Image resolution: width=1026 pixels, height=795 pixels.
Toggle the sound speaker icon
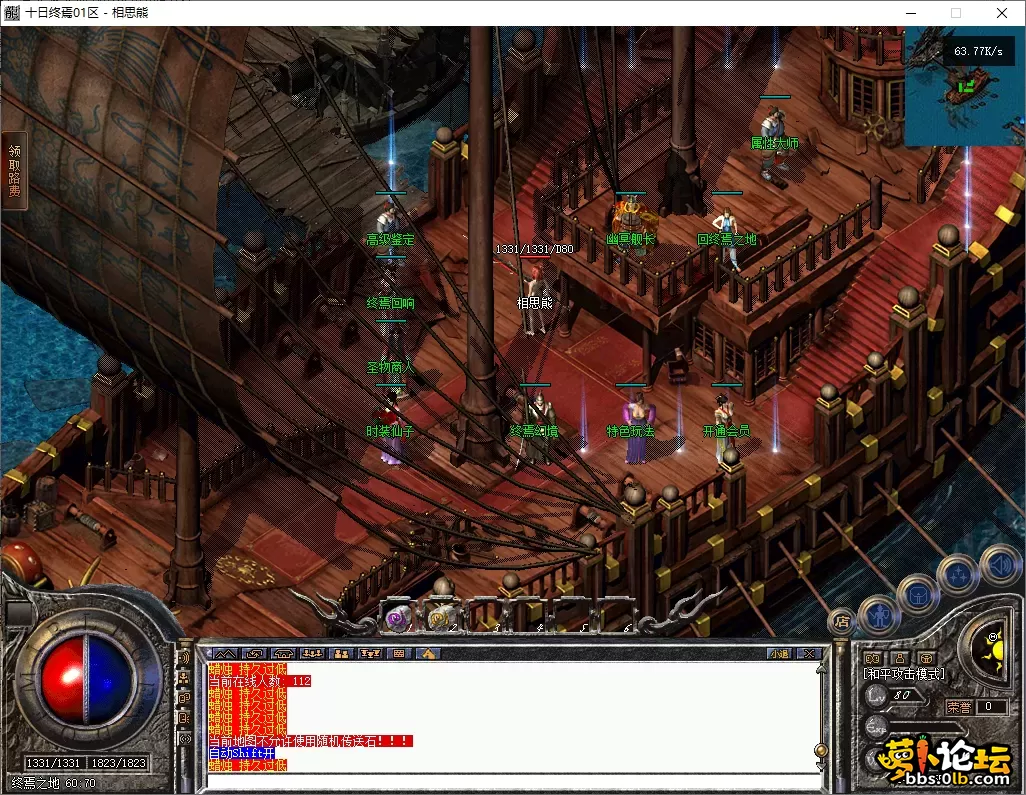tap(999, 564)
